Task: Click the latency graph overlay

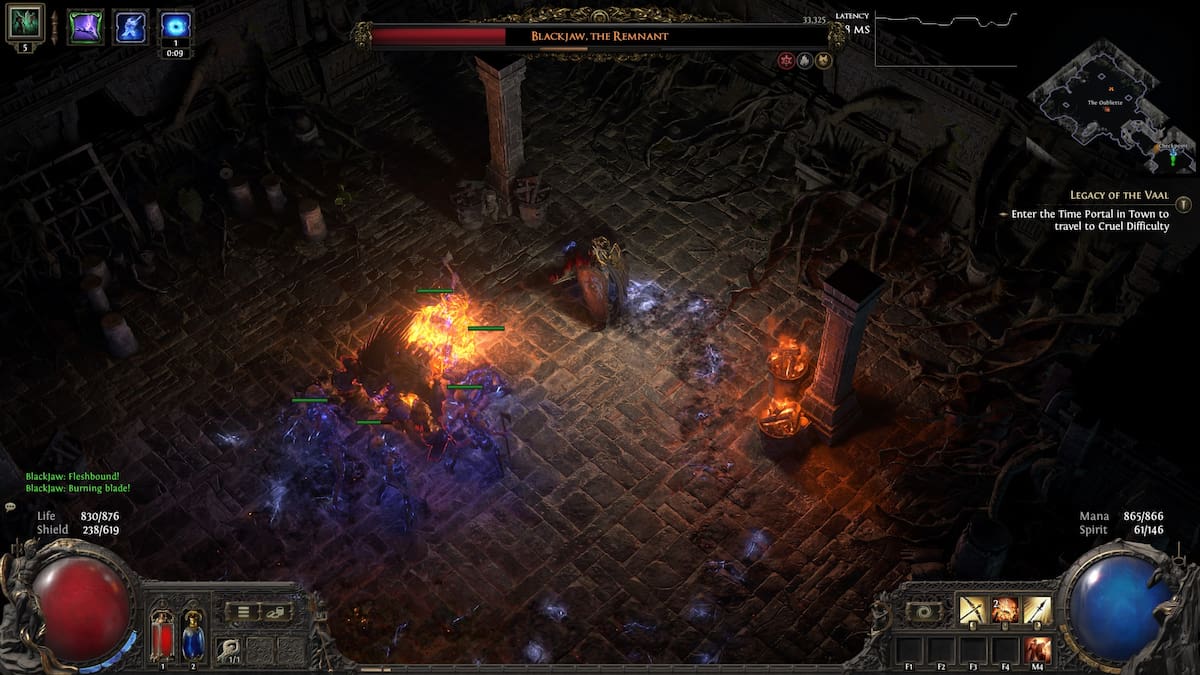Action: pyautogui.click(x=945, y=38)
